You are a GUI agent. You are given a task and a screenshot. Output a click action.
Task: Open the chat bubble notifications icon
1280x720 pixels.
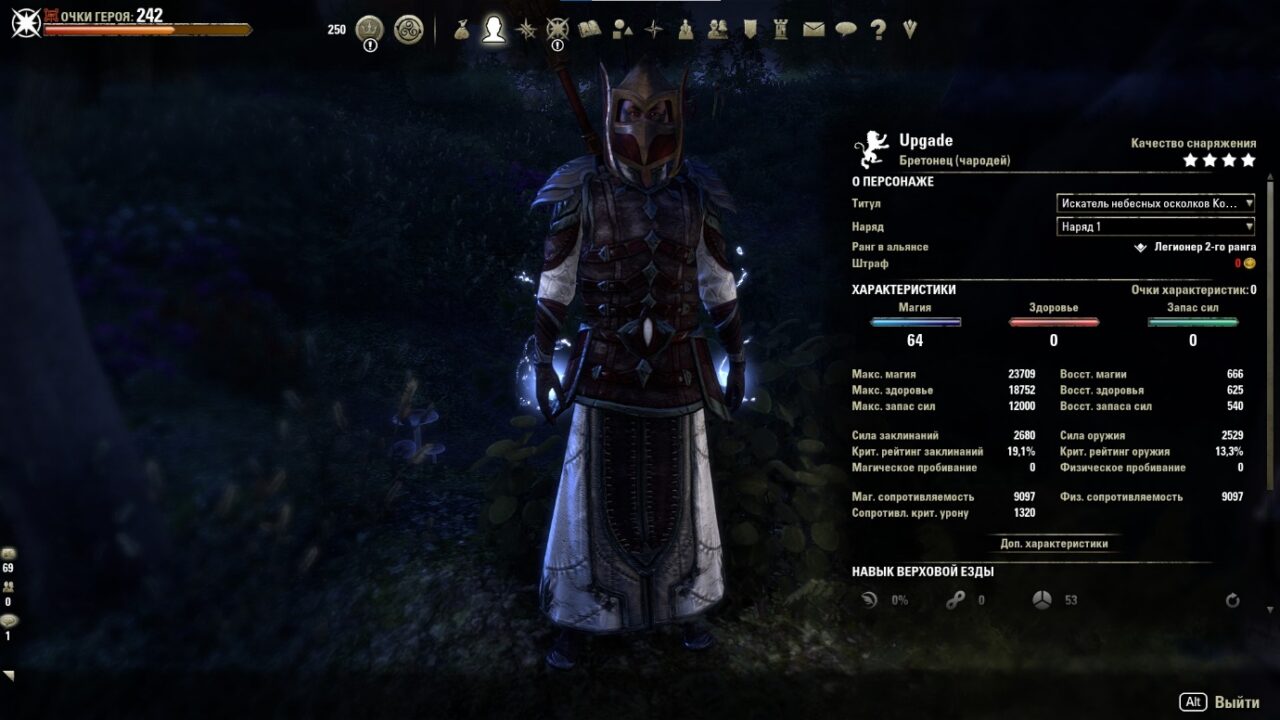coord(847,30)
